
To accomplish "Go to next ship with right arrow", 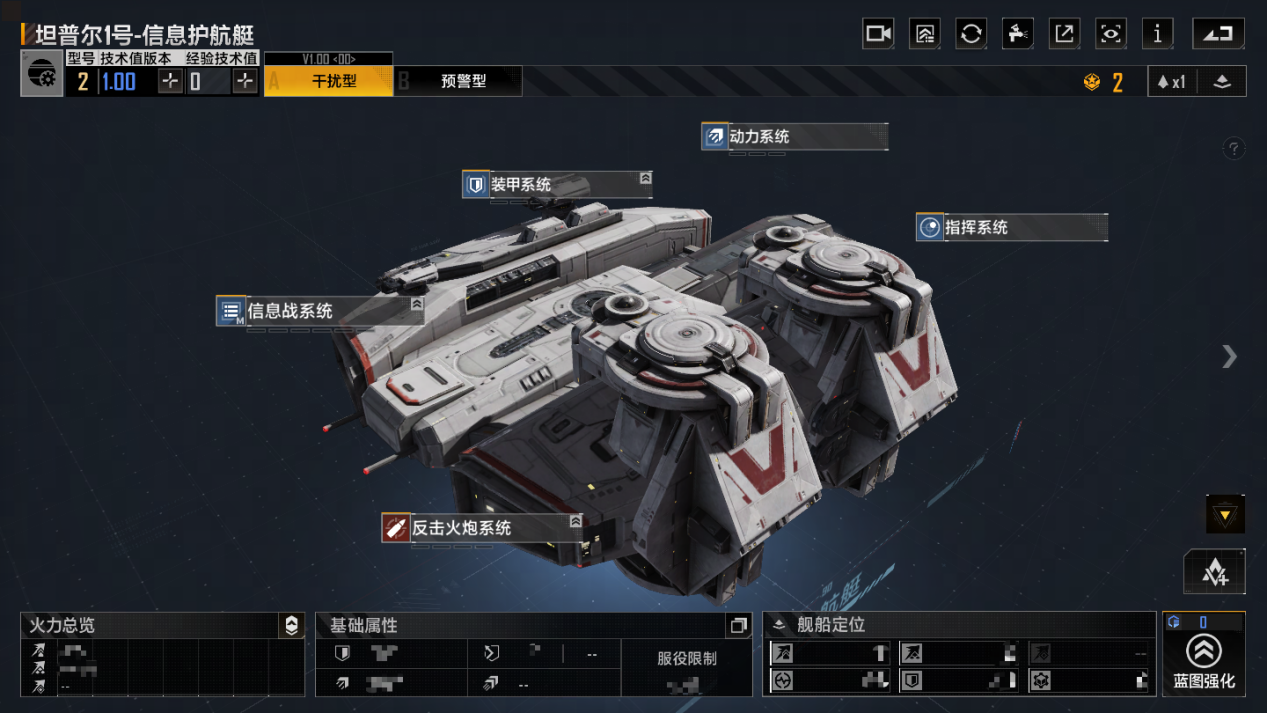I will pos(1229,356).
